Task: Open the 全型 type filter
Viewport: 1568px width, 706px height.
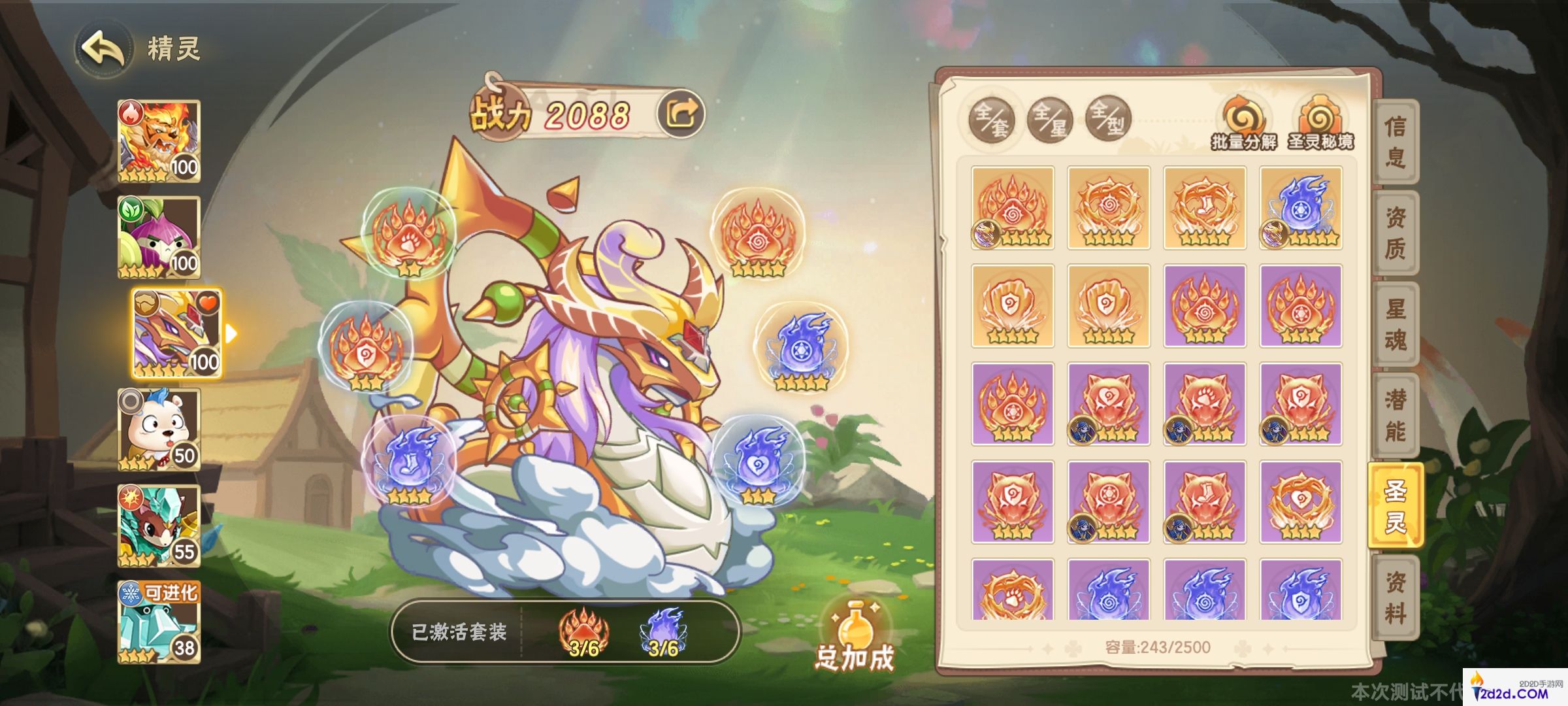Action: [x=1107, y=120]
